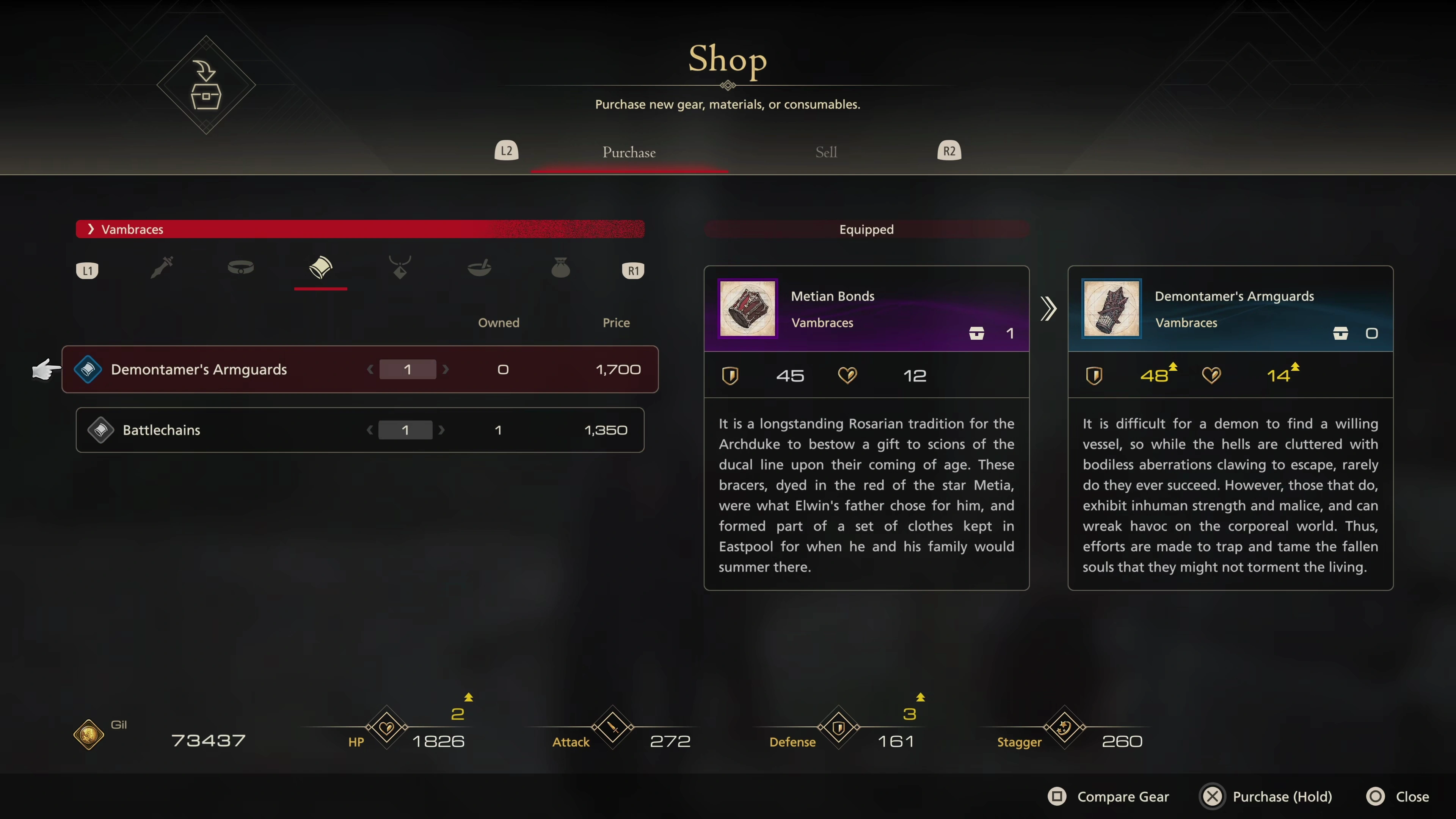Screen dimensions: 1456x819
Task: Activate Compare Gear
Action: pyautogui.click(x=1108, y=796)
